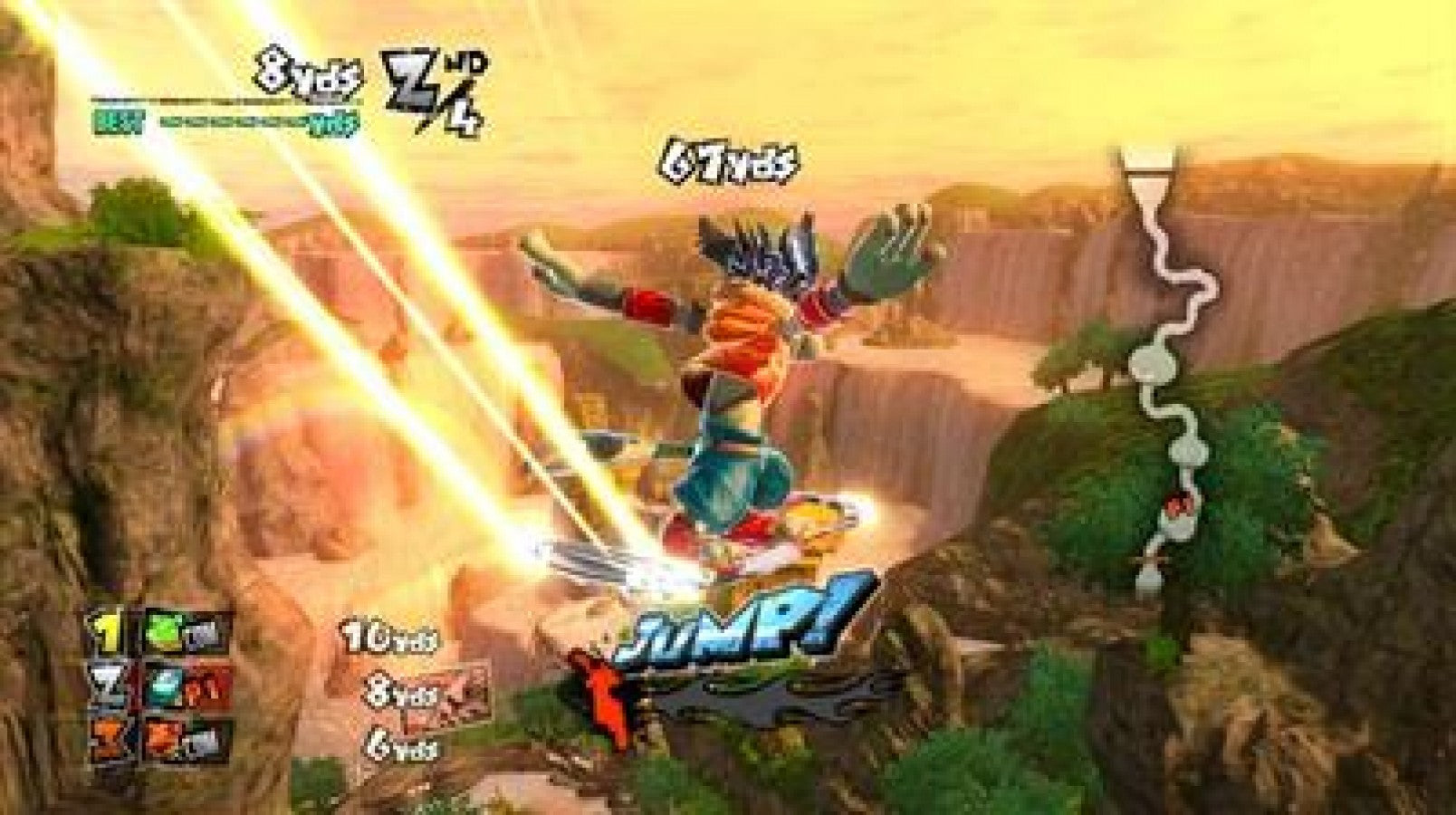Viewport: 1456px width, 815px height.
Task: Click the gold number 1 rank badge
Action: tap(108, 629)
